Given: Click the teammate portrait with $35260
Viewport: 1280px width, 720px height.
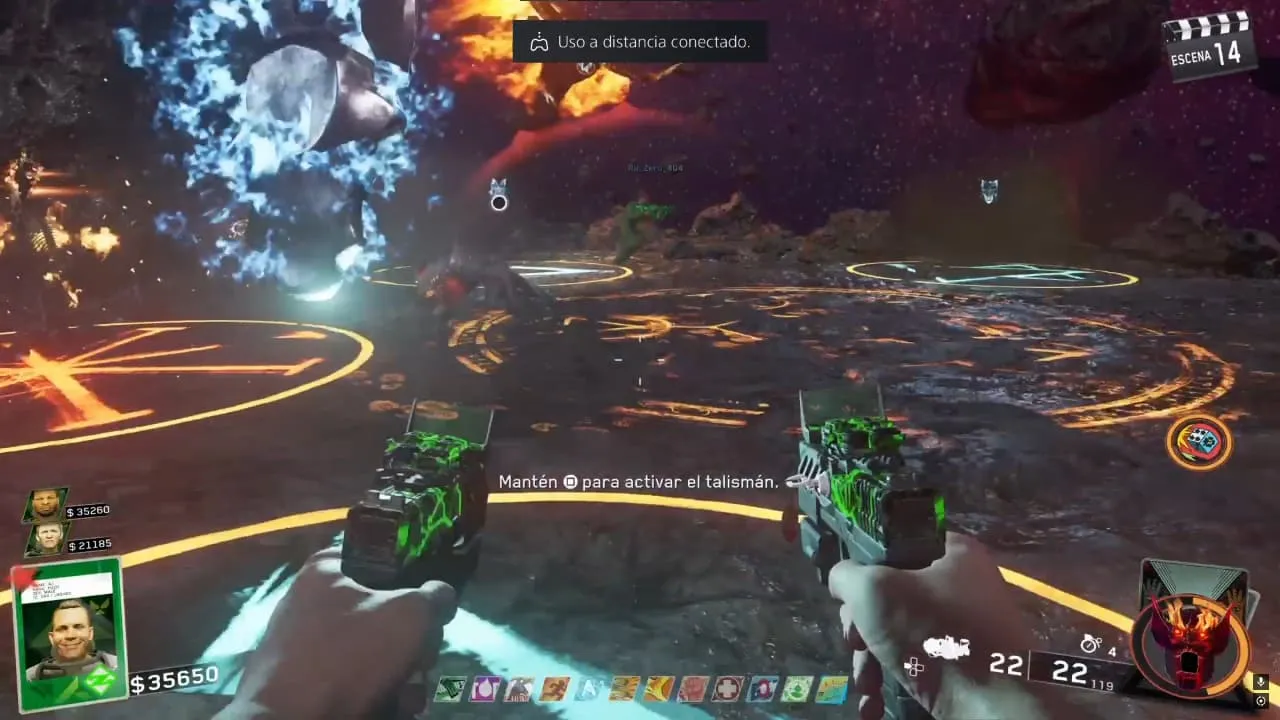Looking at the screenshot, I should (45, 505).
